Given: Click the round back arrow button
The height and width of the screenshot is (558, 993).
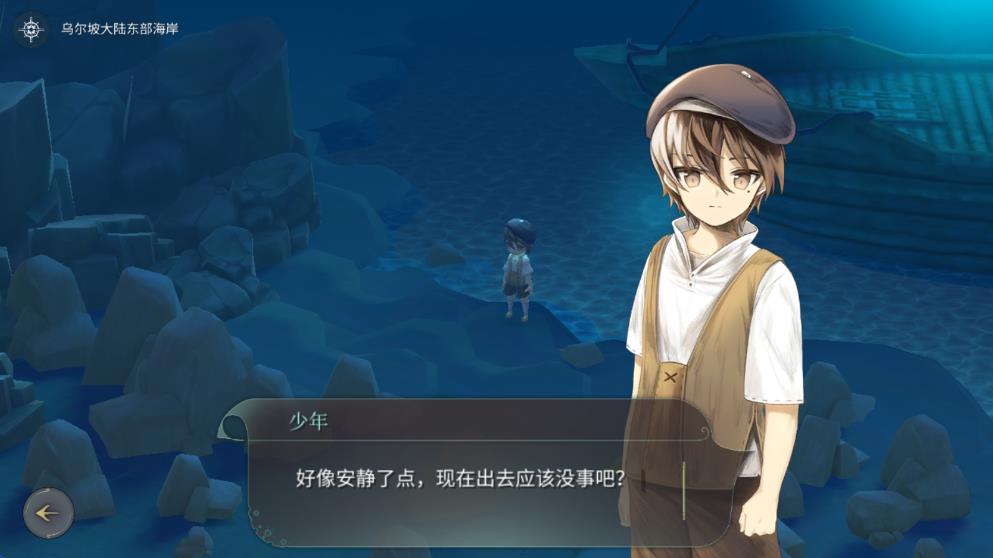Looking at the screenshot, I should click(x=48, y=513).
